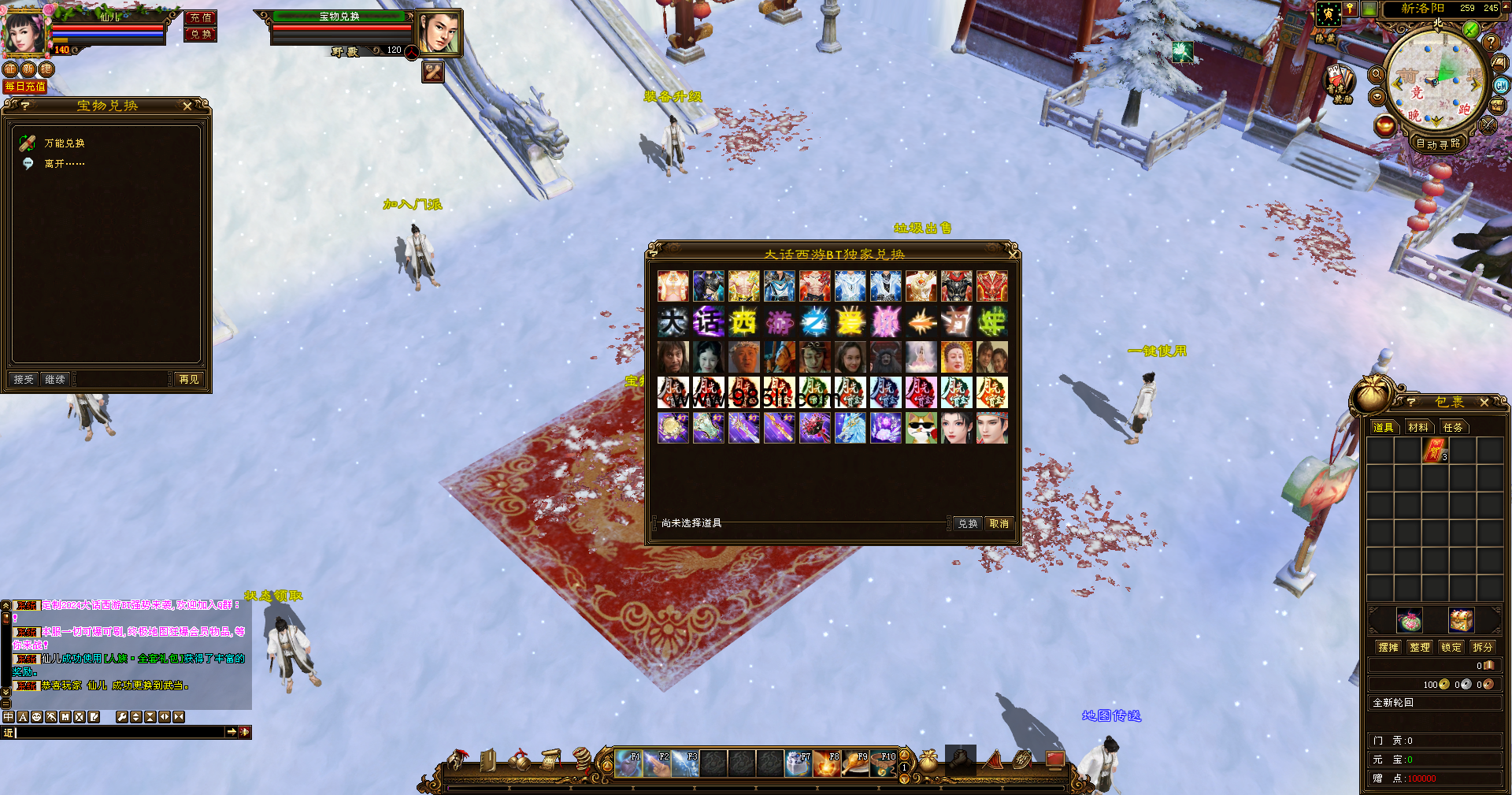
Task: Open the 每日充值 daily recharge offer
Action: point(25,87)
